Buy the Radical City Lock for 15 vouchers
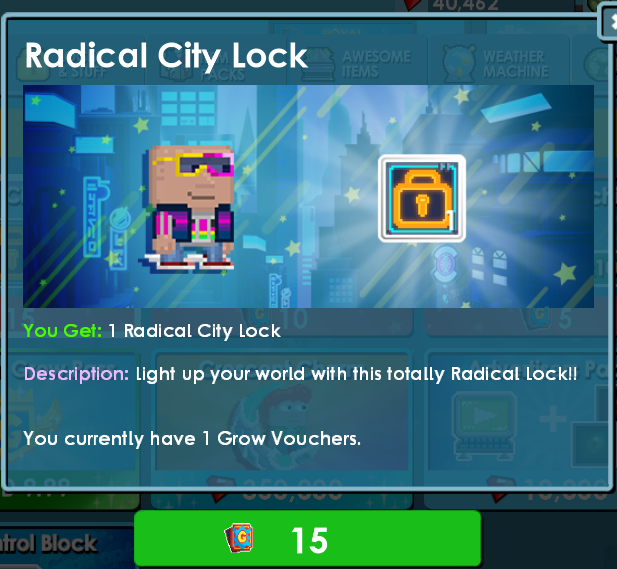 point(307,540)
